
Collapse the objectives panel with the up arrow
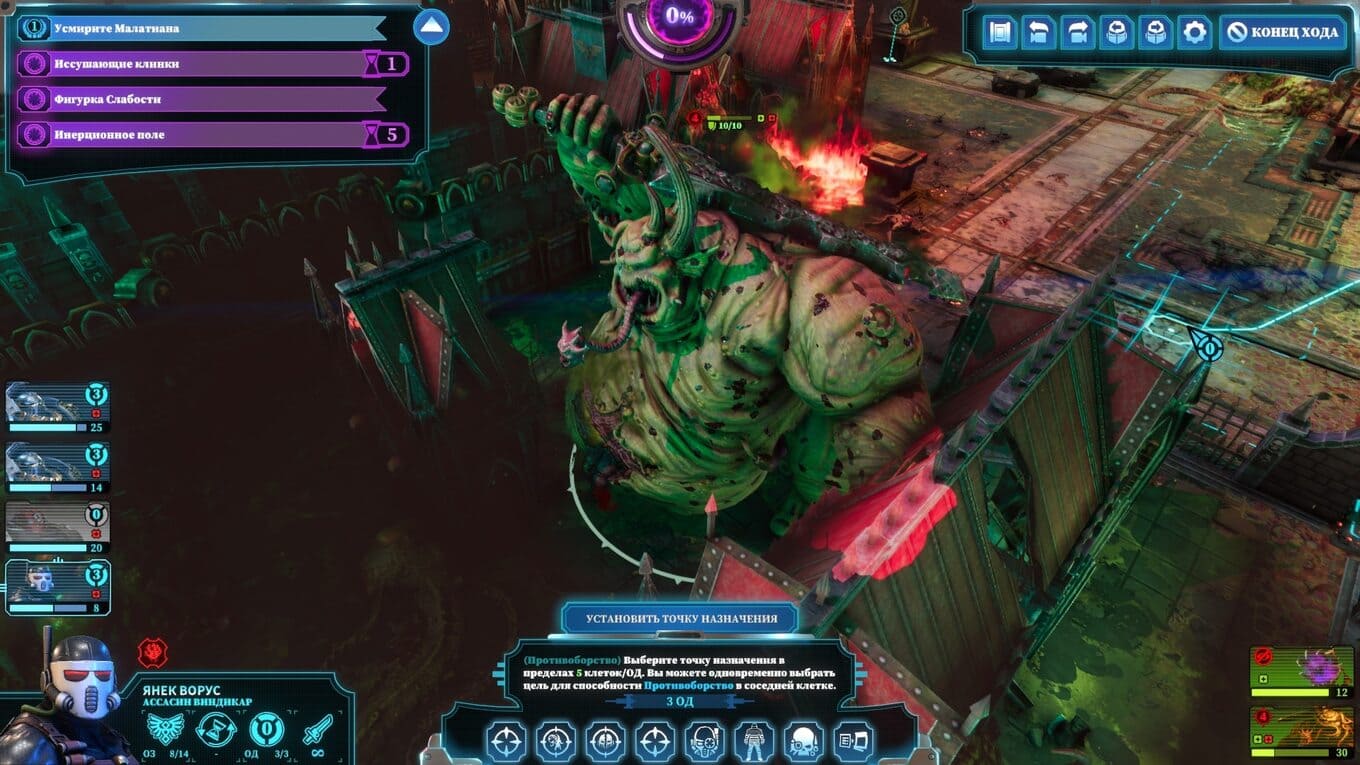click(x=431, y=27)
